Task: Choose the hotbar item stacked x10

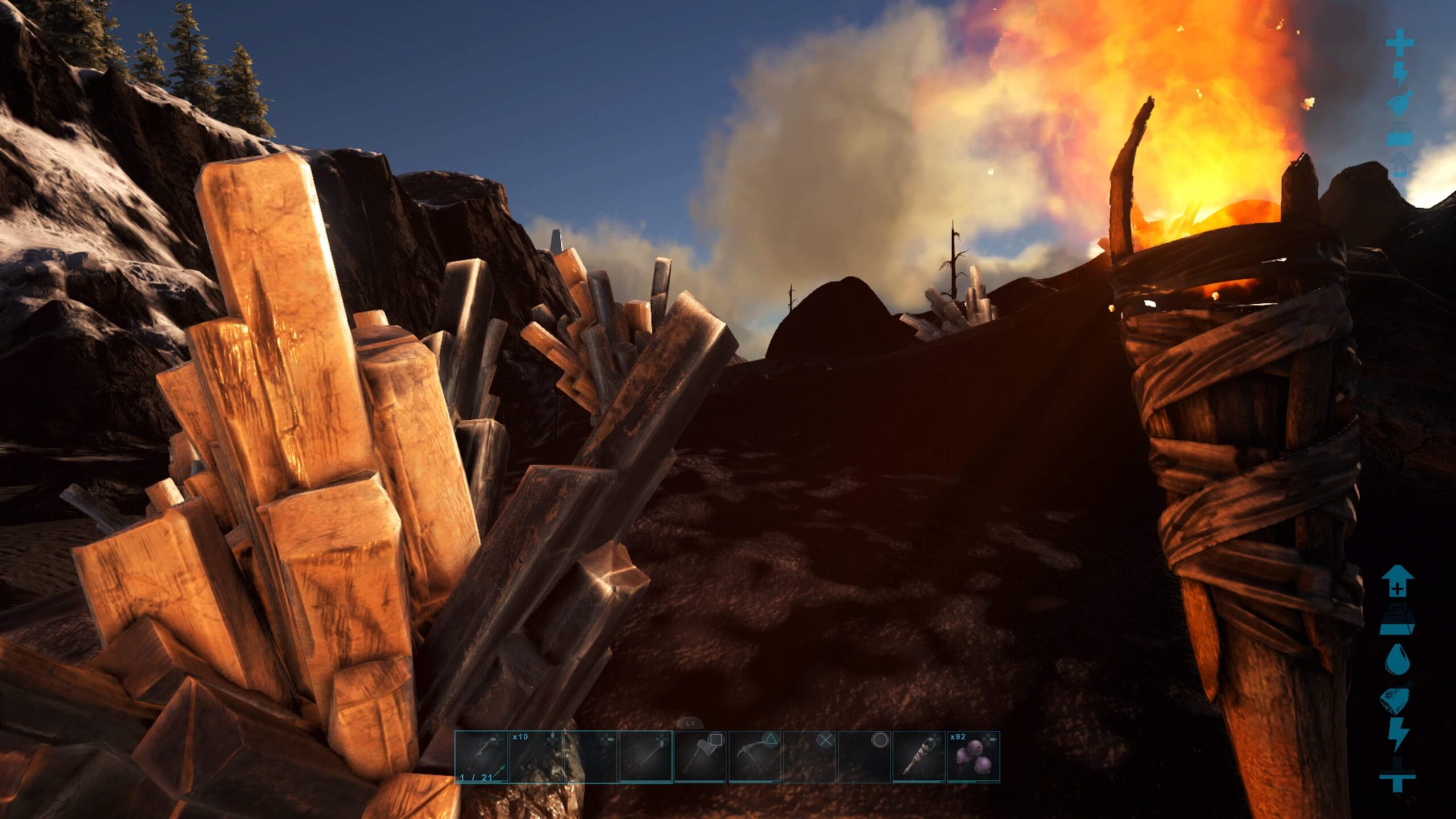Action: click(x=535, y=757)
